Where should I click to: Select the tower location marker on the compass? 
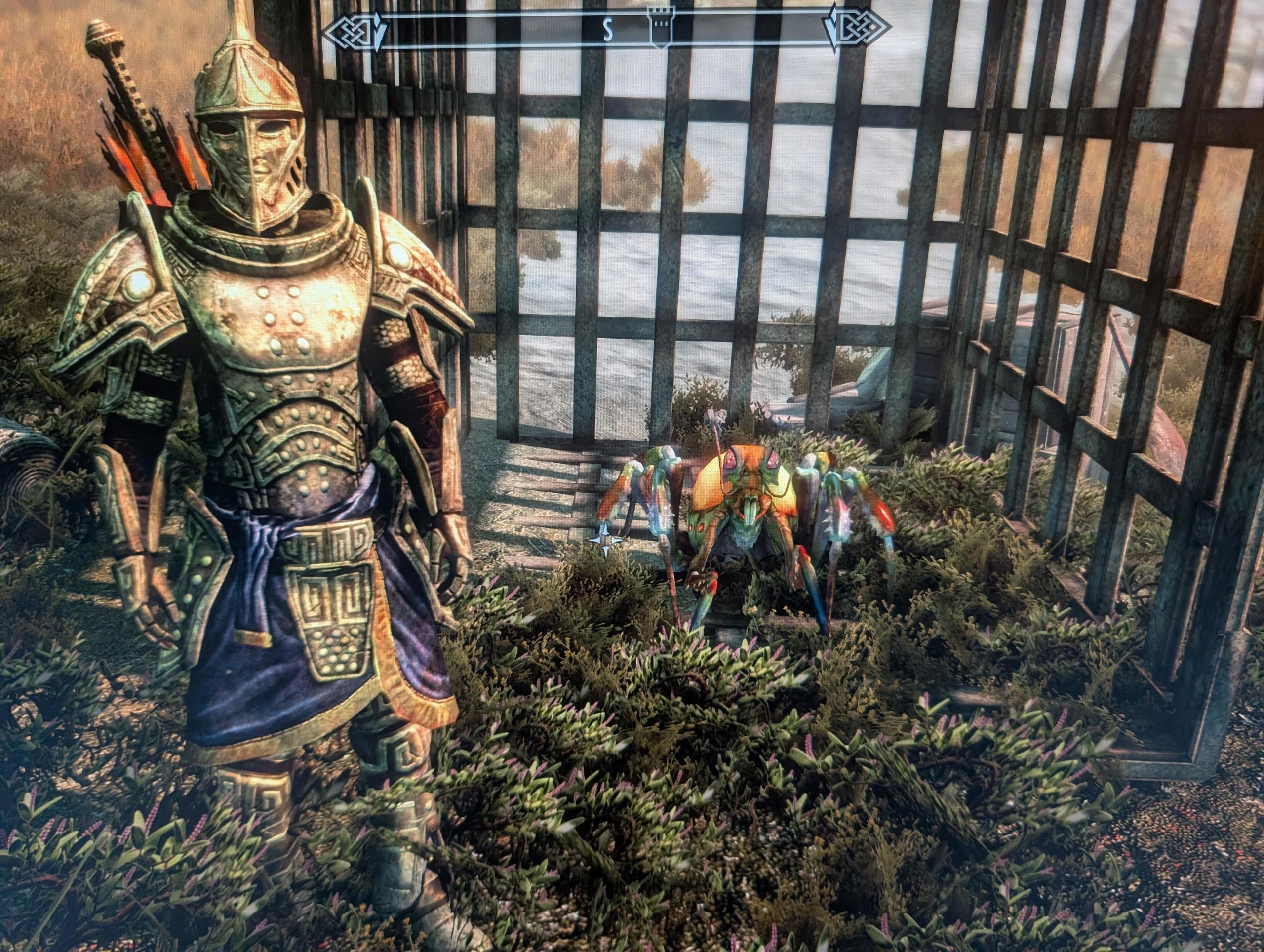point(661,26)
